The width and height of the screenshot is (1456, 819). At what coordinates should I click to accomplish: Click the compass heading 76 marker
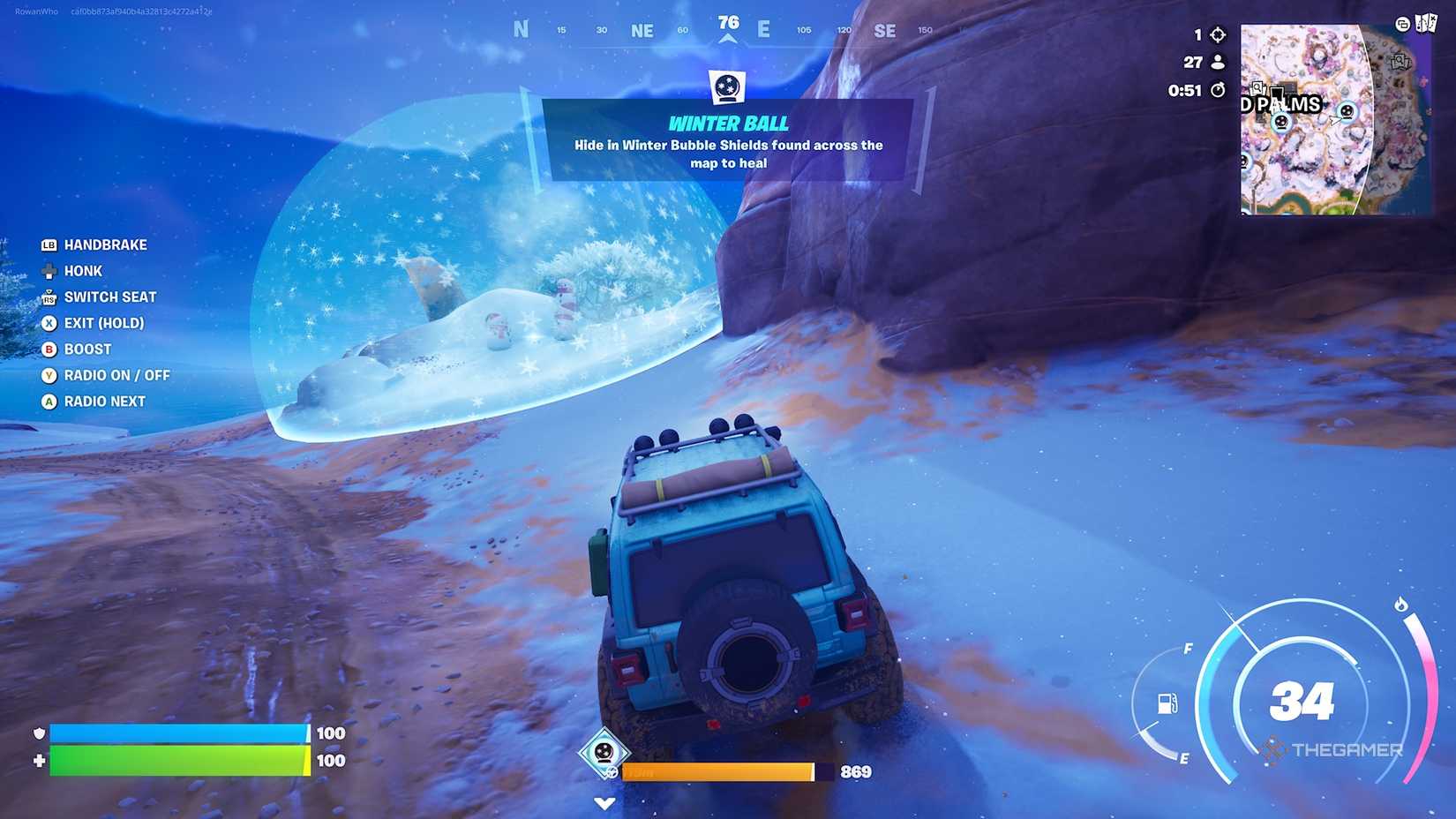point(728,24)
